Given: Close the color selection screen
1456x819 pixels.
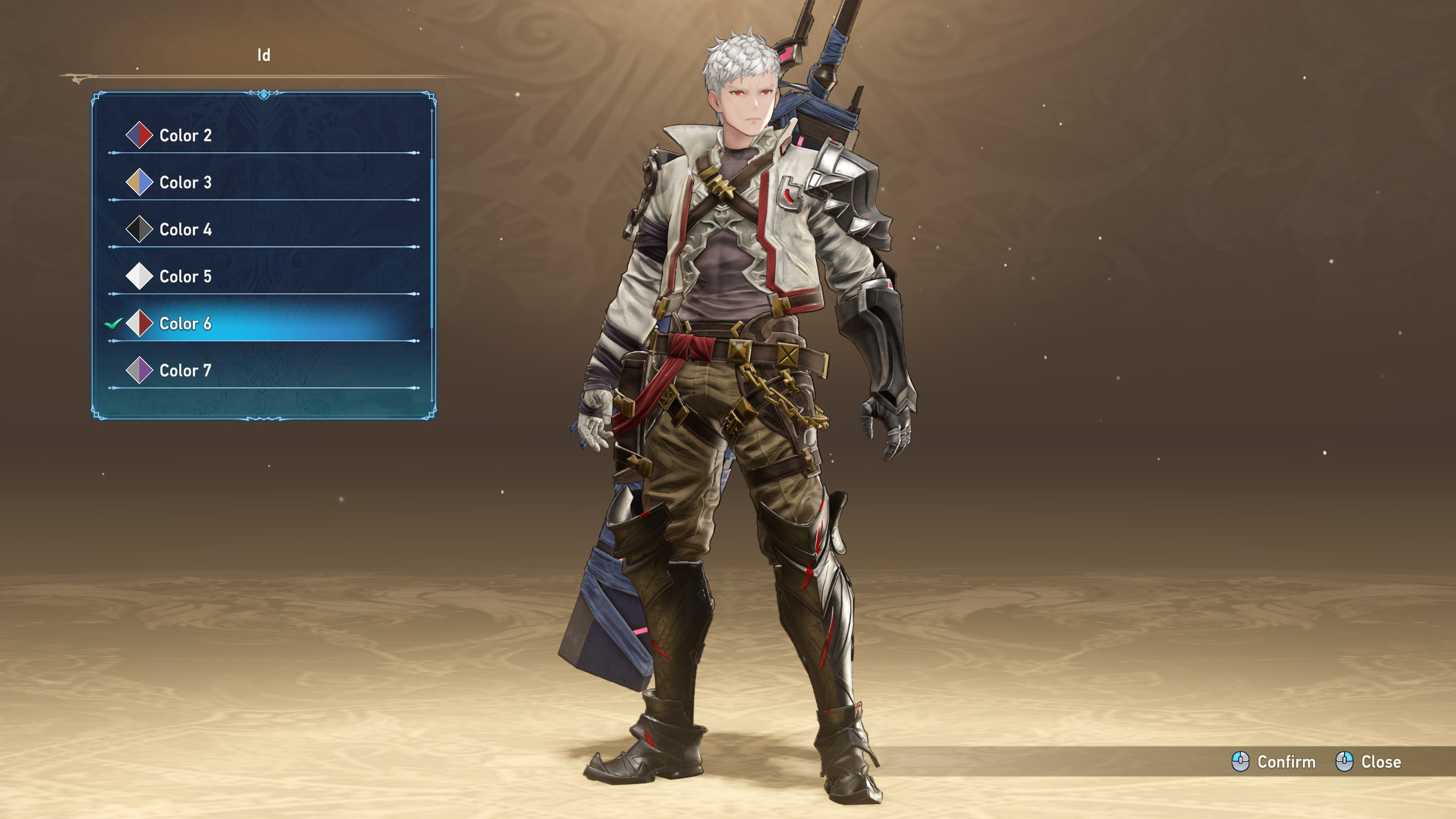Looking at the screenshot, I should click(x=1370, y=762).
